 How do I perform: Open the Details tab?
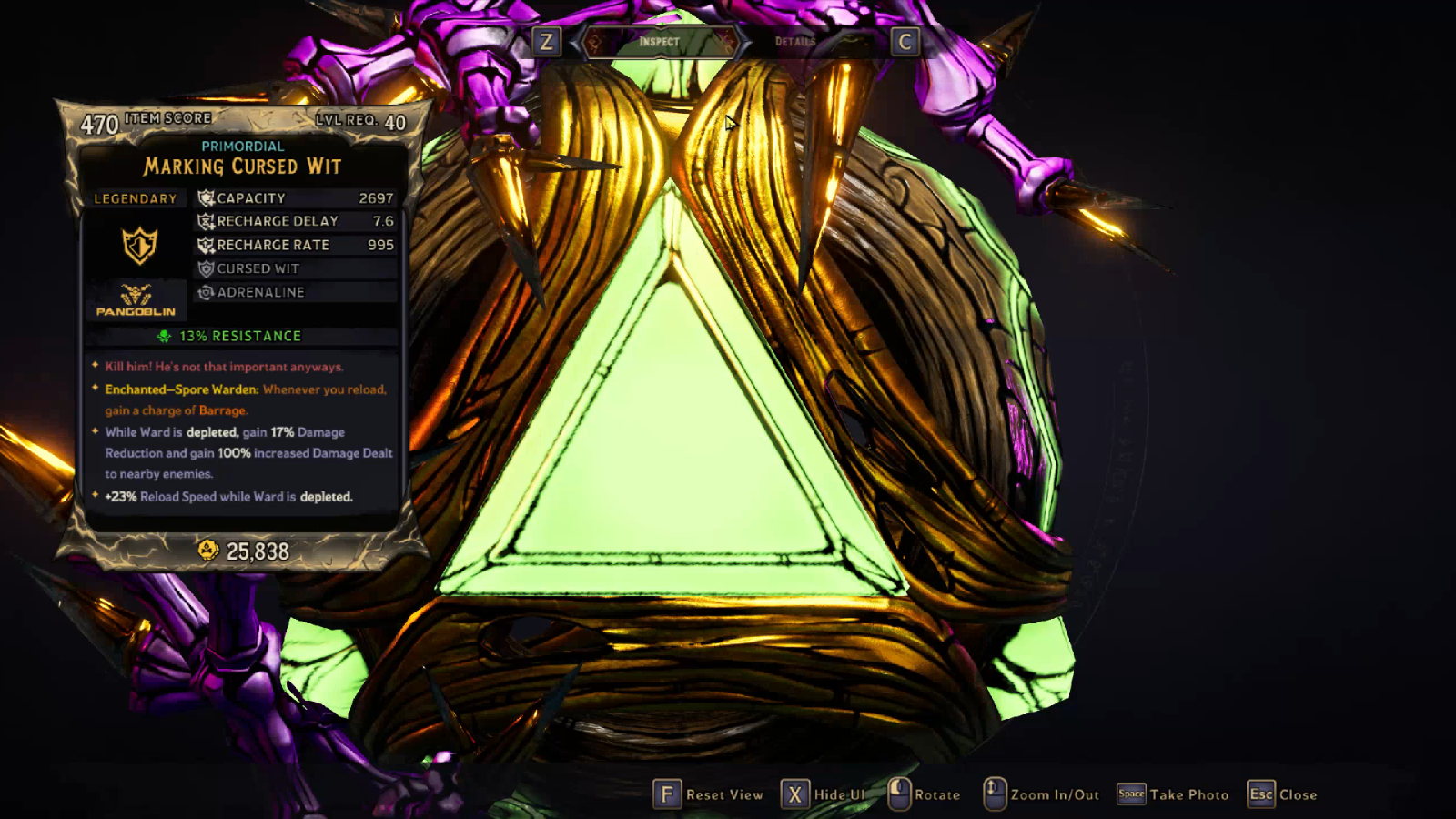click(795, 42)
